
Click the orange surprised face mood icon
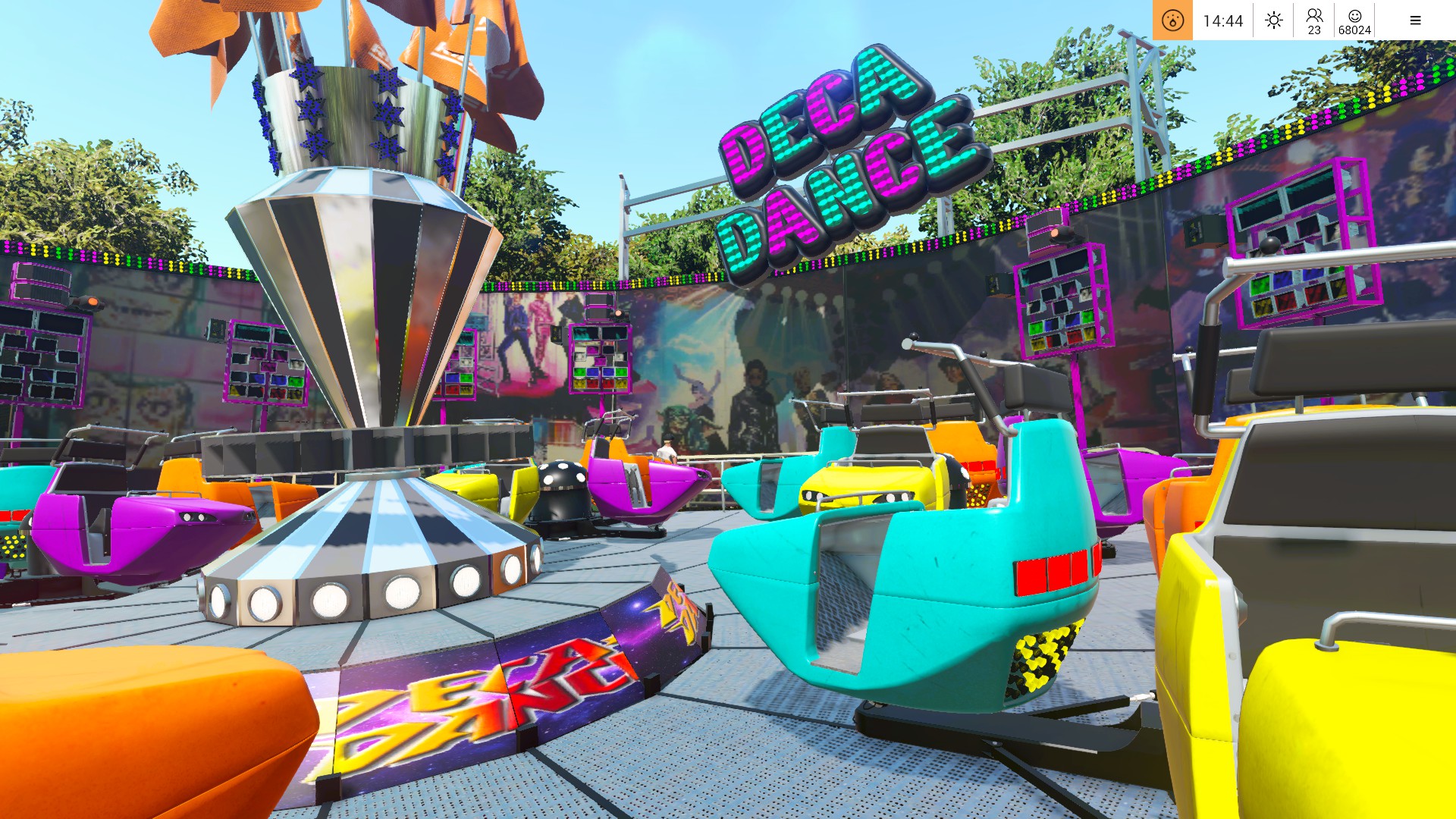click(x=1172, y=20)
